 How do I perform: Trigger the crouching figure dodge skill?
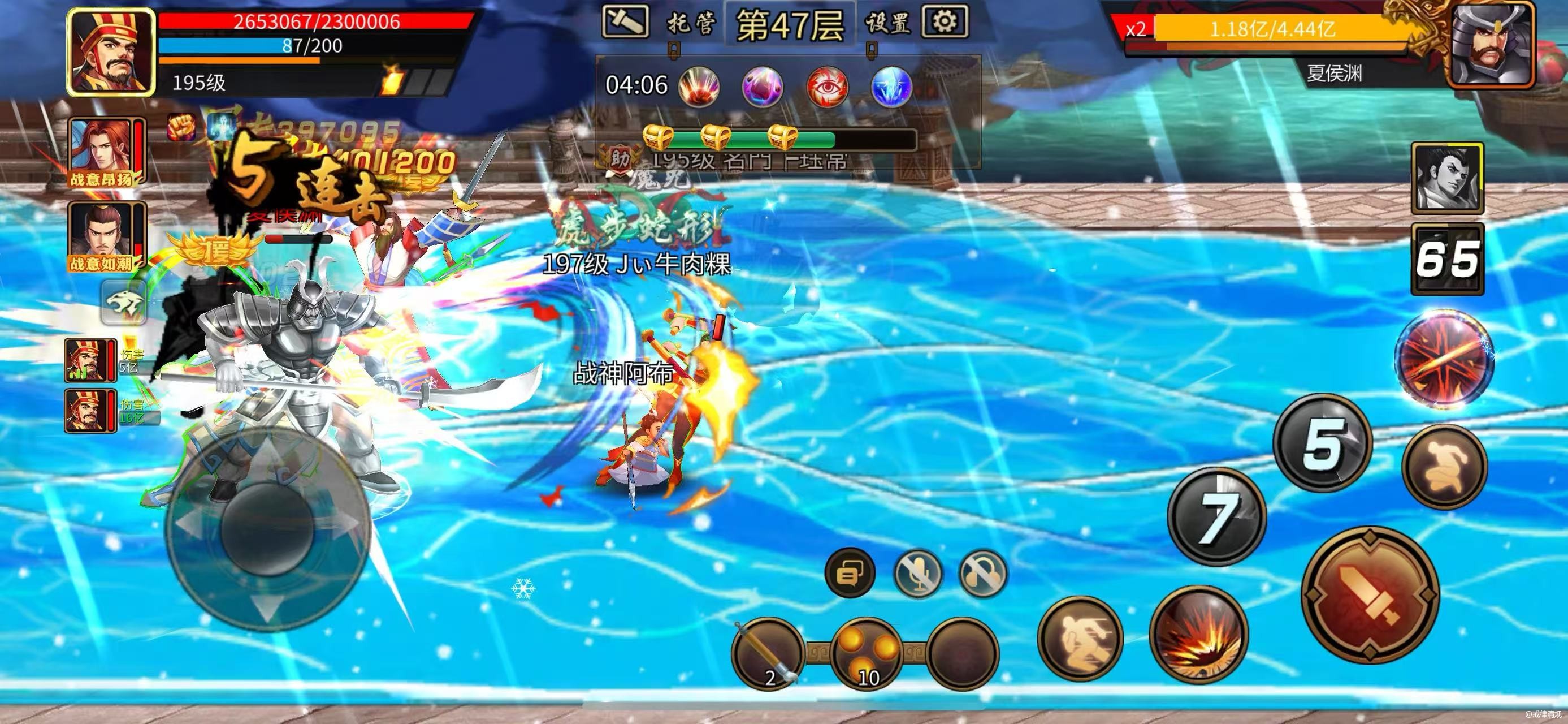pos(1444,467)
